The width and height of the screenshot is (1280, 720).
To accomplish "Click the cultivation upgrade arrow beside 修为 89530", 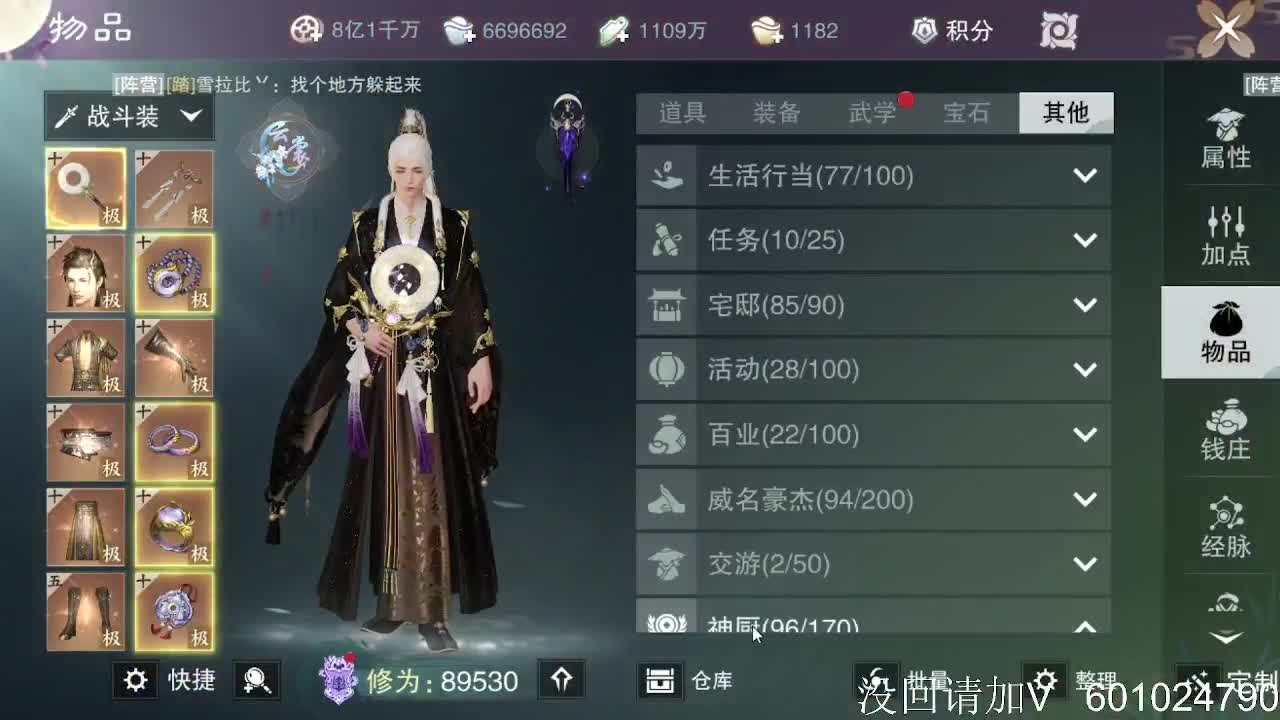I will click(x=560, y=681).
